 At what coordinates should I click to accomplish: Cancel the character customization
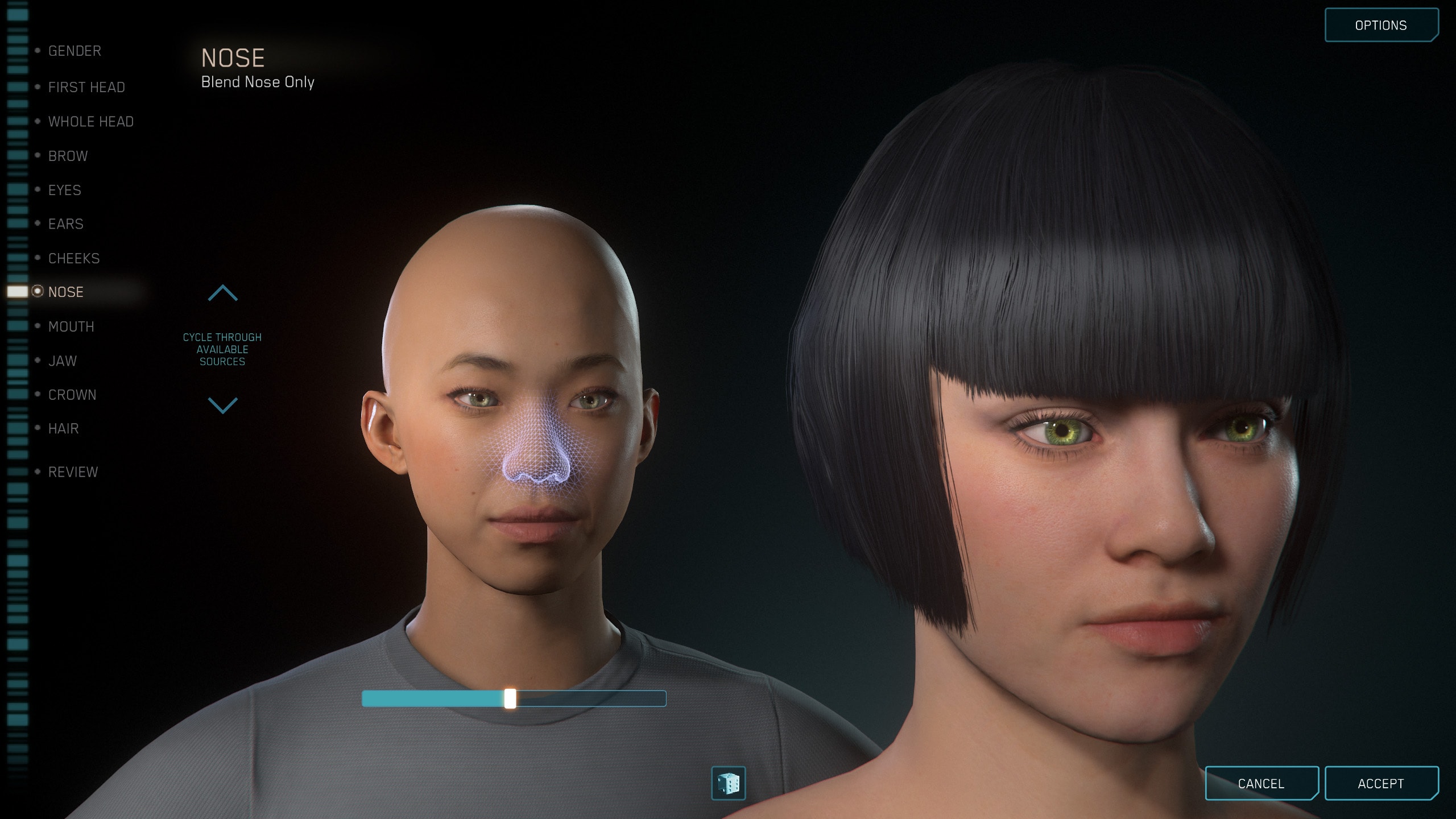1261,784
